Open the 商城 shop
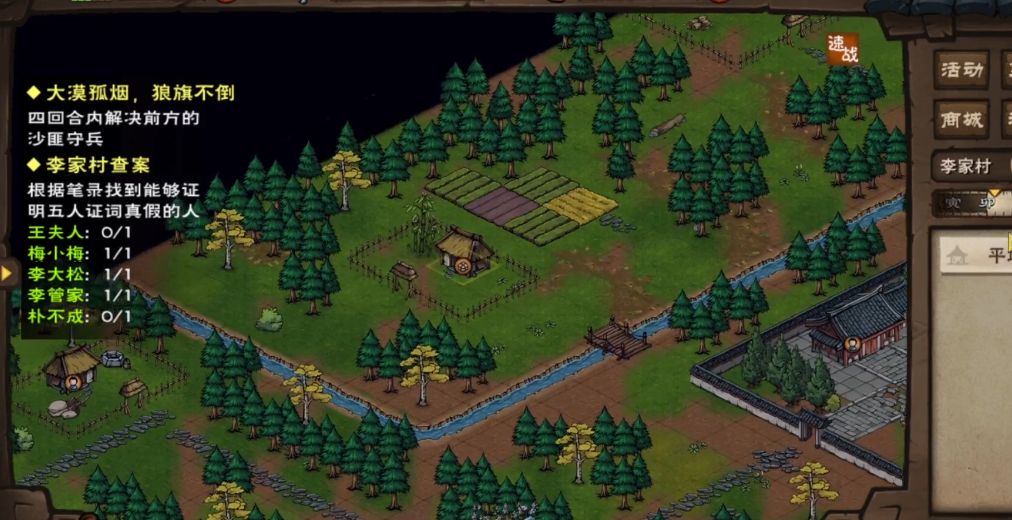This screenshot has width=1012, height=520. (961, 120)
